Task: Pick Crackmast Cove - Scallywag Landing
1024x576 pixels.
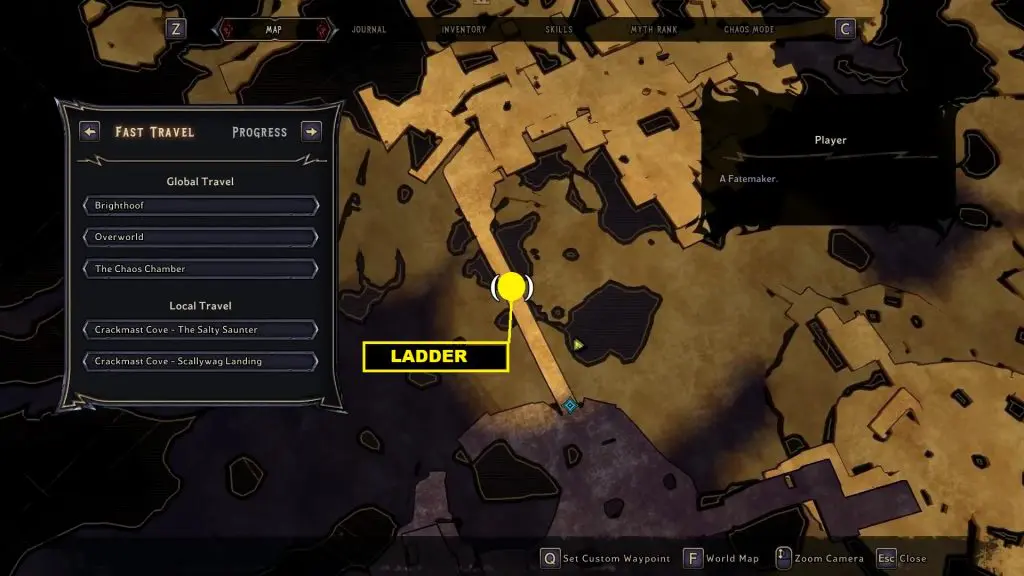Action: click(201, 361)
